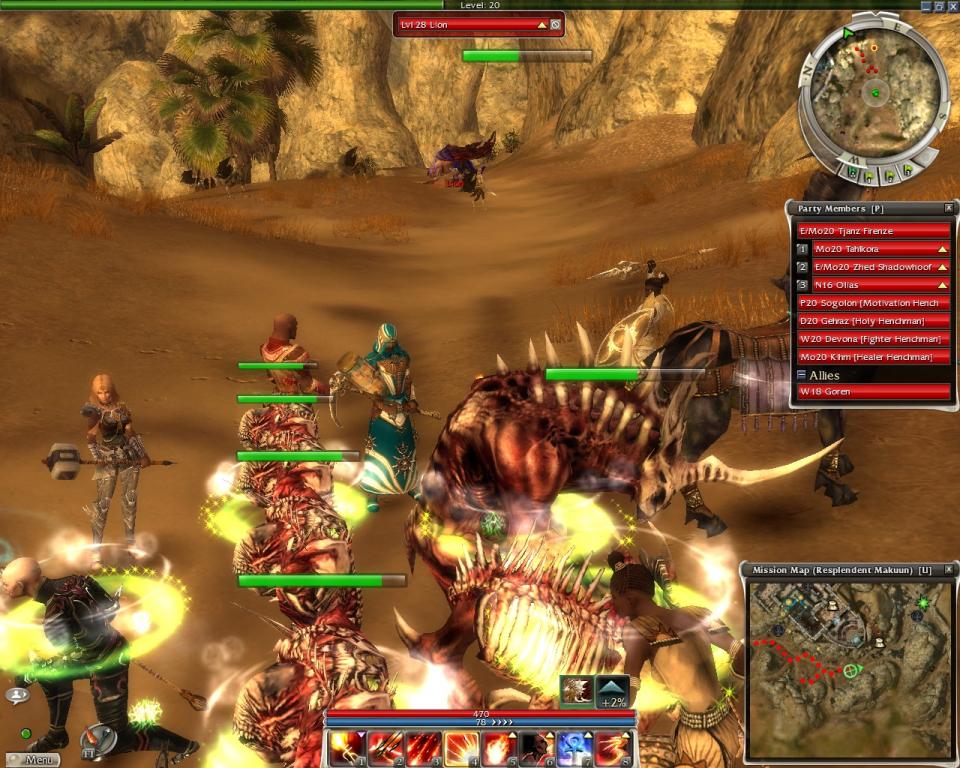Select Gehraz the Holy Henchman
Image resolution: width=960 pixels, height=768 pixels.
point(872,321)
